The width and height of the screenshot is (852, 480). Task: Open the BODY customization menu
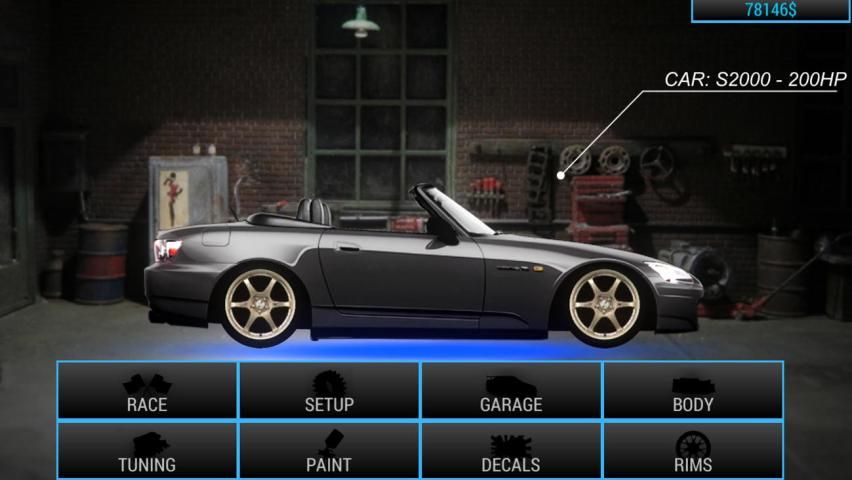pyautogui.click(x=693, y=391)
